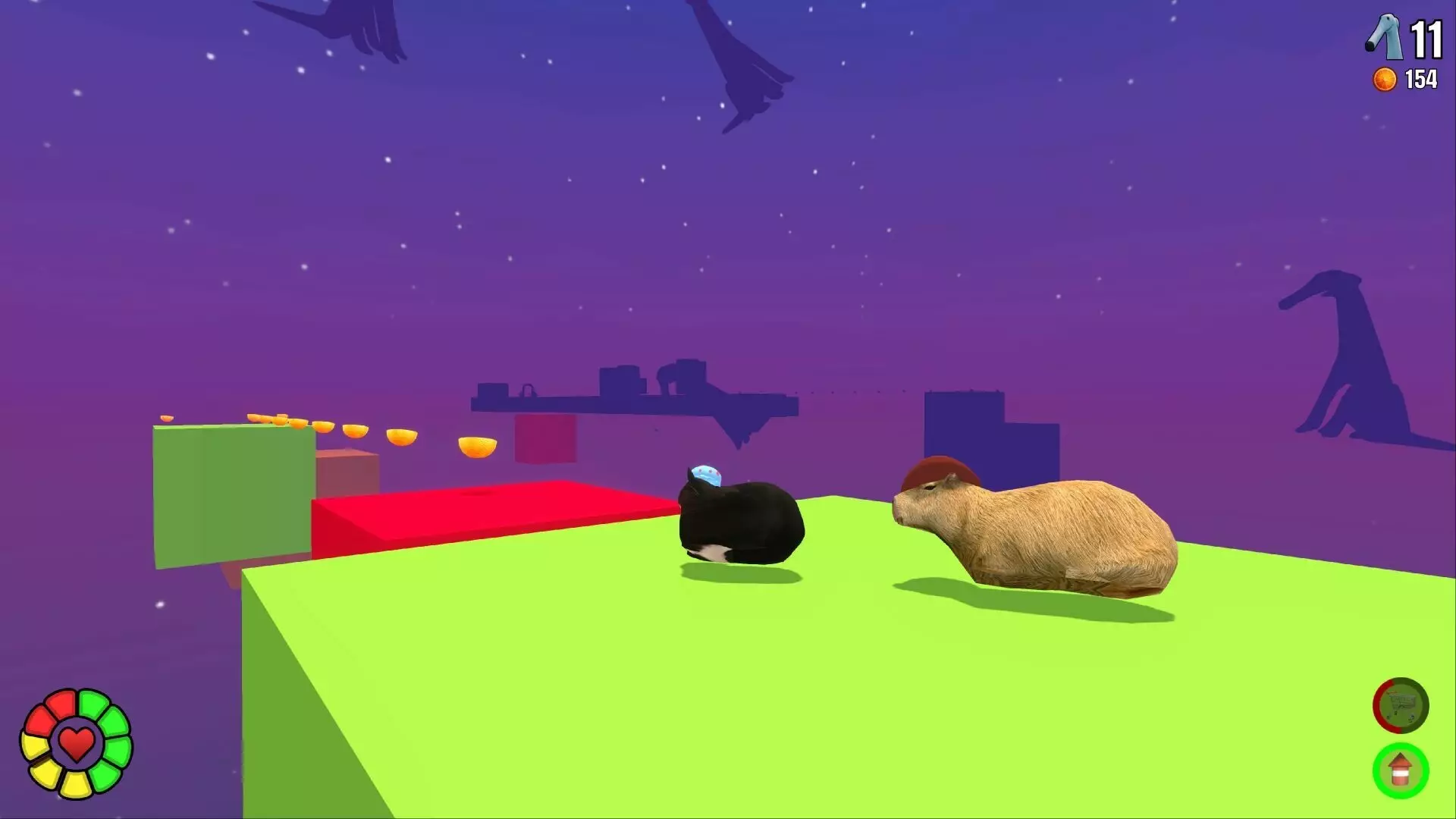Click the leftmost orange slice in the trail

click(x=167, y=419)
